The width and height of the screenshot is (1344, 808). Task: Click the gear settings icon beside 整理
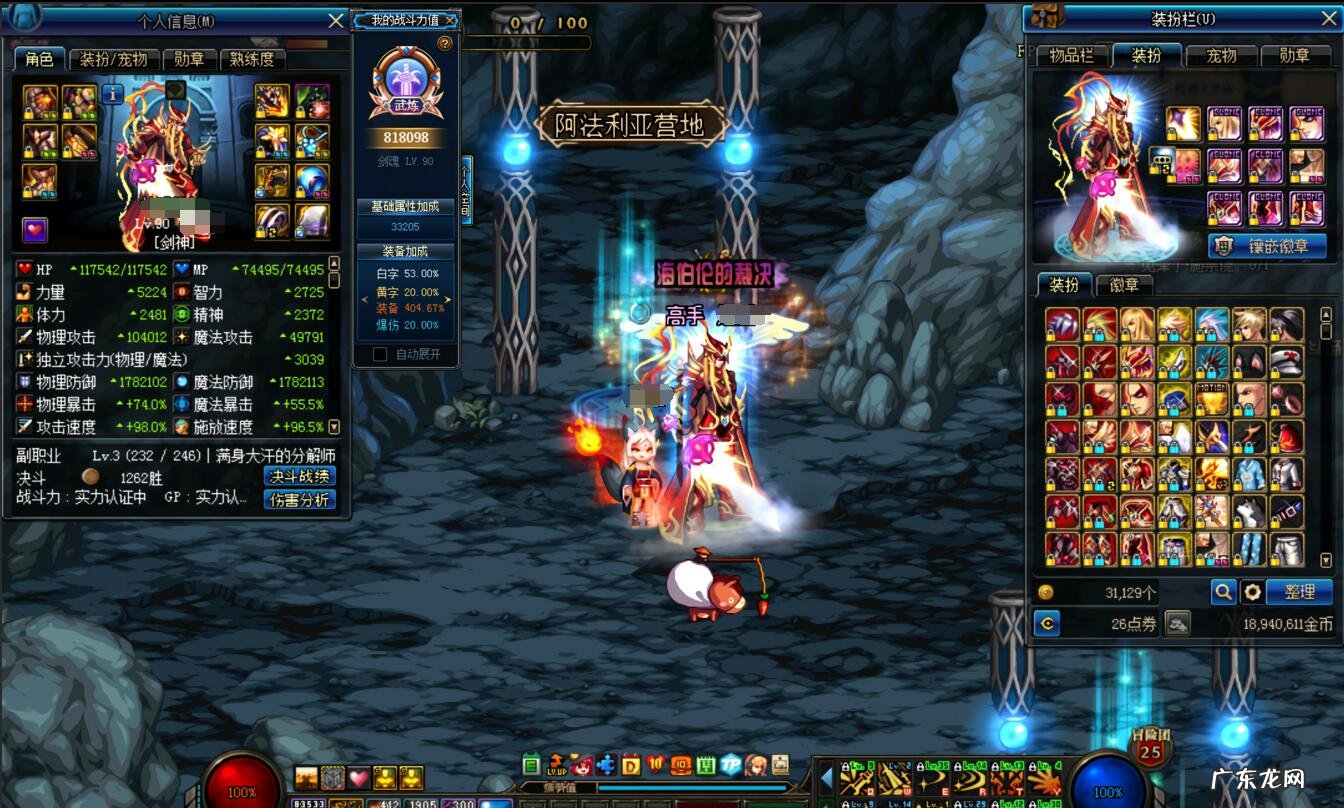point(1252,592)
